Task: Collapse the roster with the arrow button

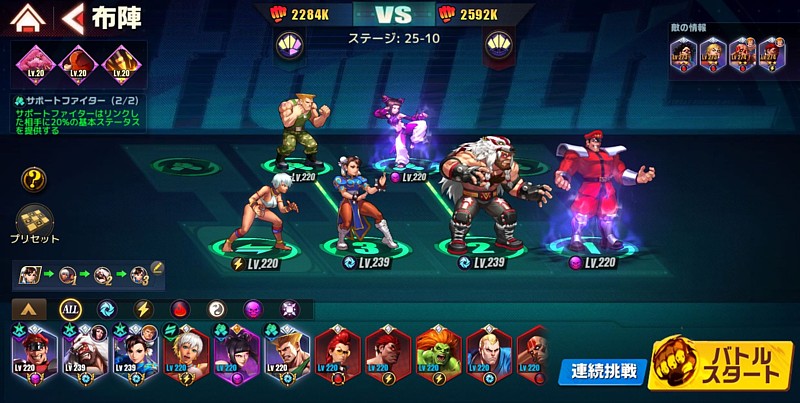Action: 29,309
